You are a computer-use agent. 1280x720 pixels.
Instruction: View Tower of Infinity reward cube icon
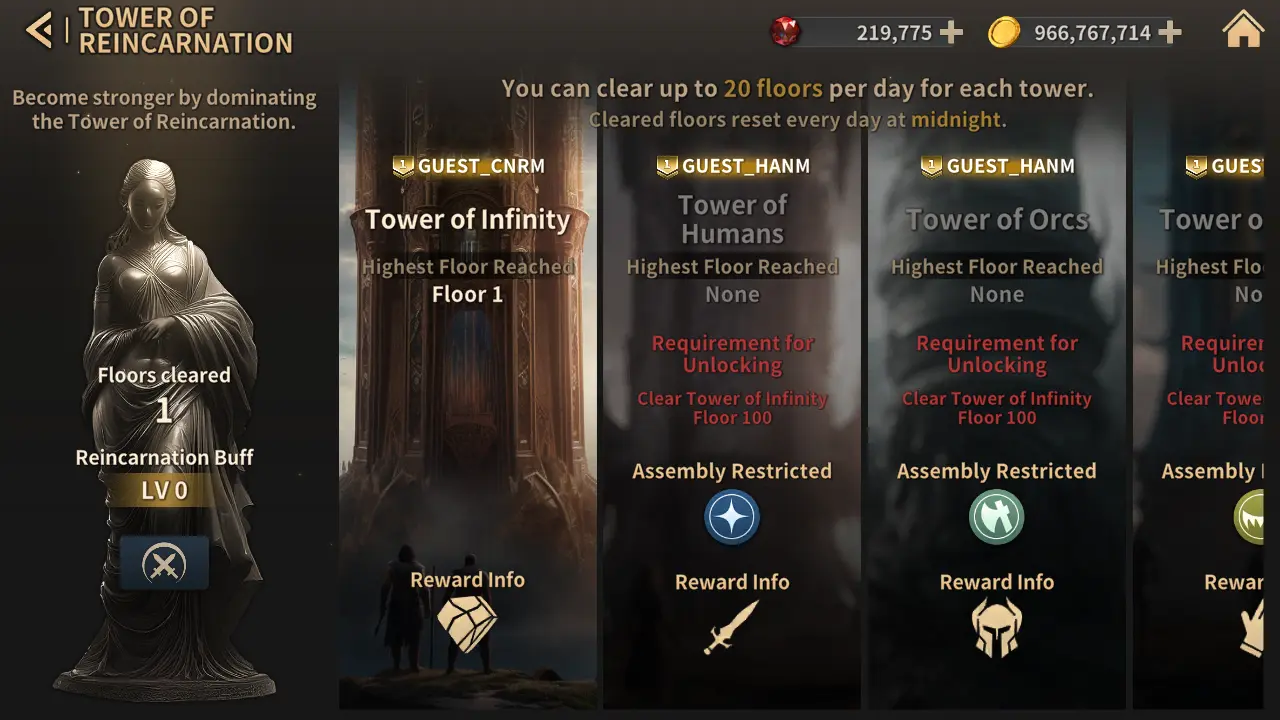pyautogui.click(x=468, y=623)
